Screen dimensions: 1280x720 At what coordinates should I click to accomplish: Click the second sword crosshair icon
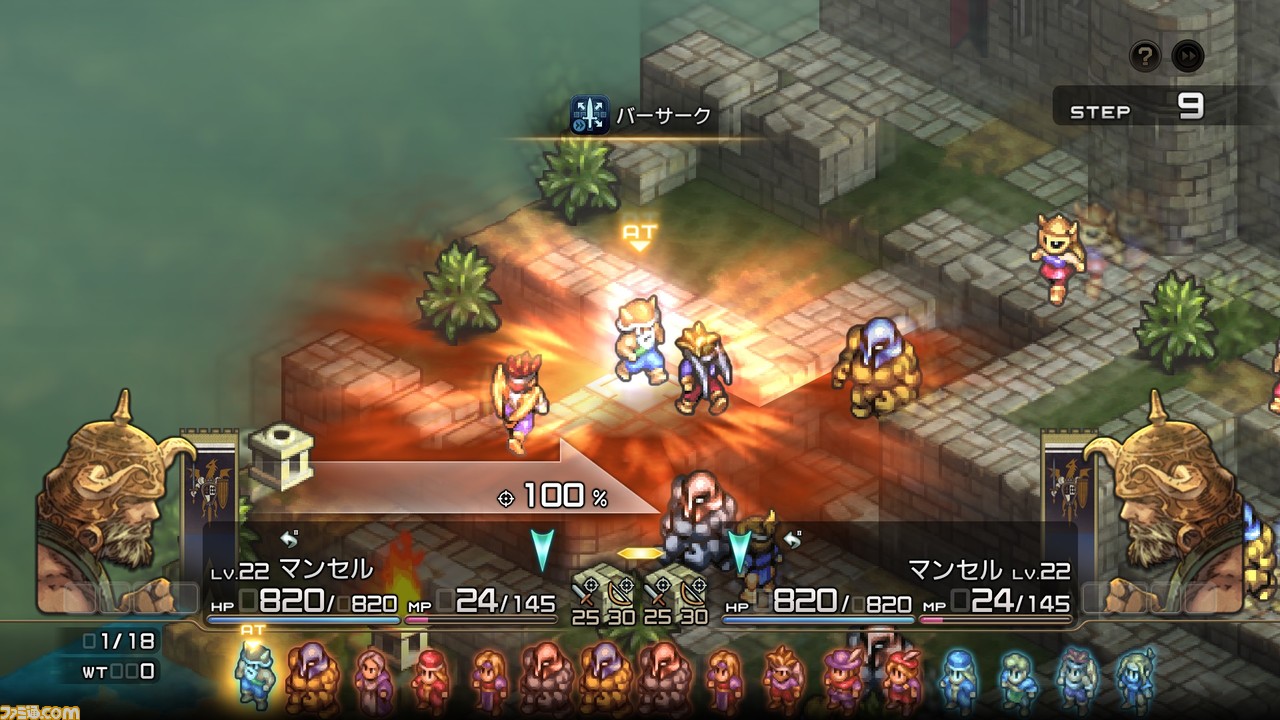pyautogui.click(x=662, y=584)
